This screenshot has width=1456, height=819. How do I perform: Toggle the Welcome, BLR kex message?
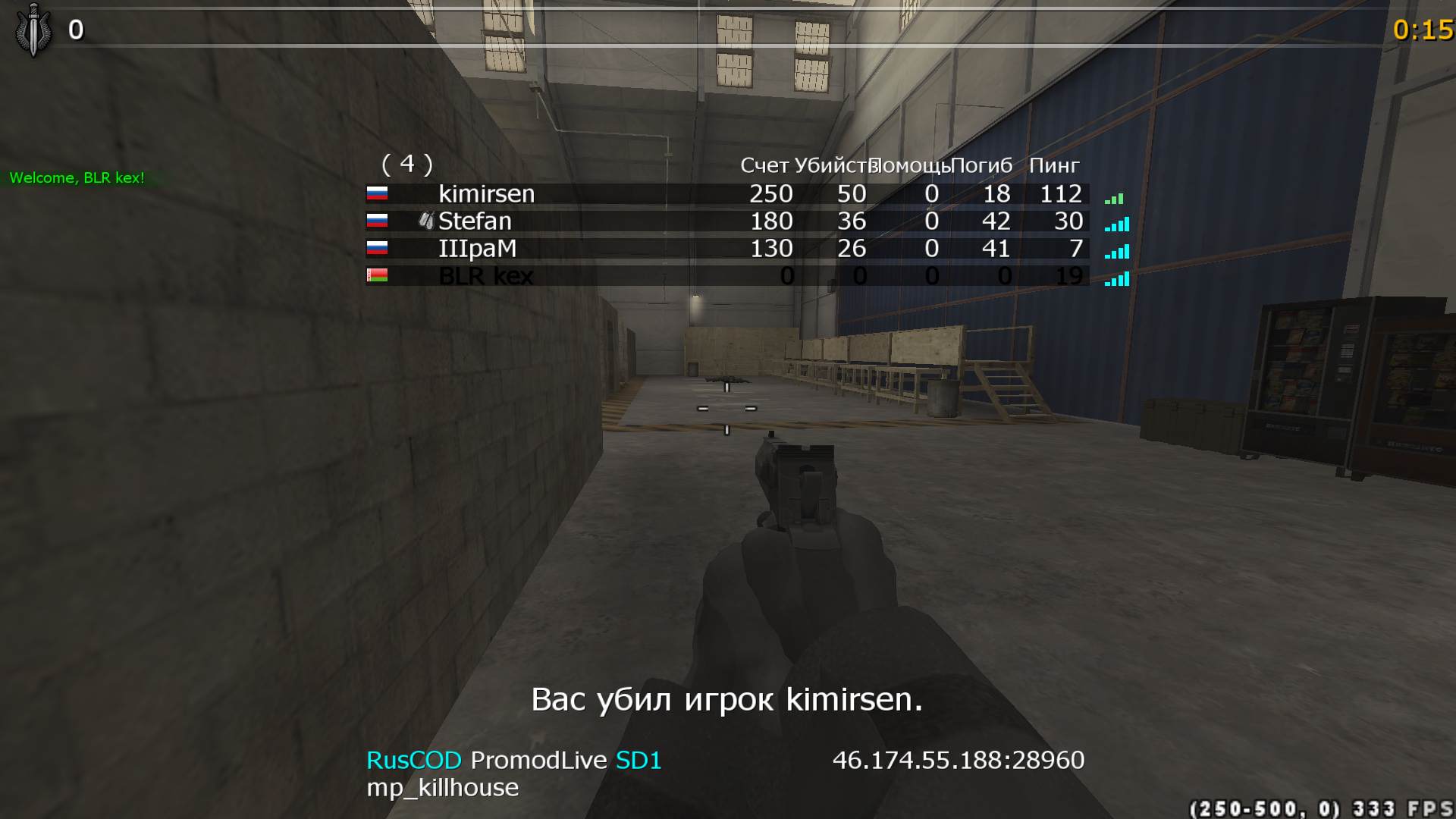coord(76,179)
